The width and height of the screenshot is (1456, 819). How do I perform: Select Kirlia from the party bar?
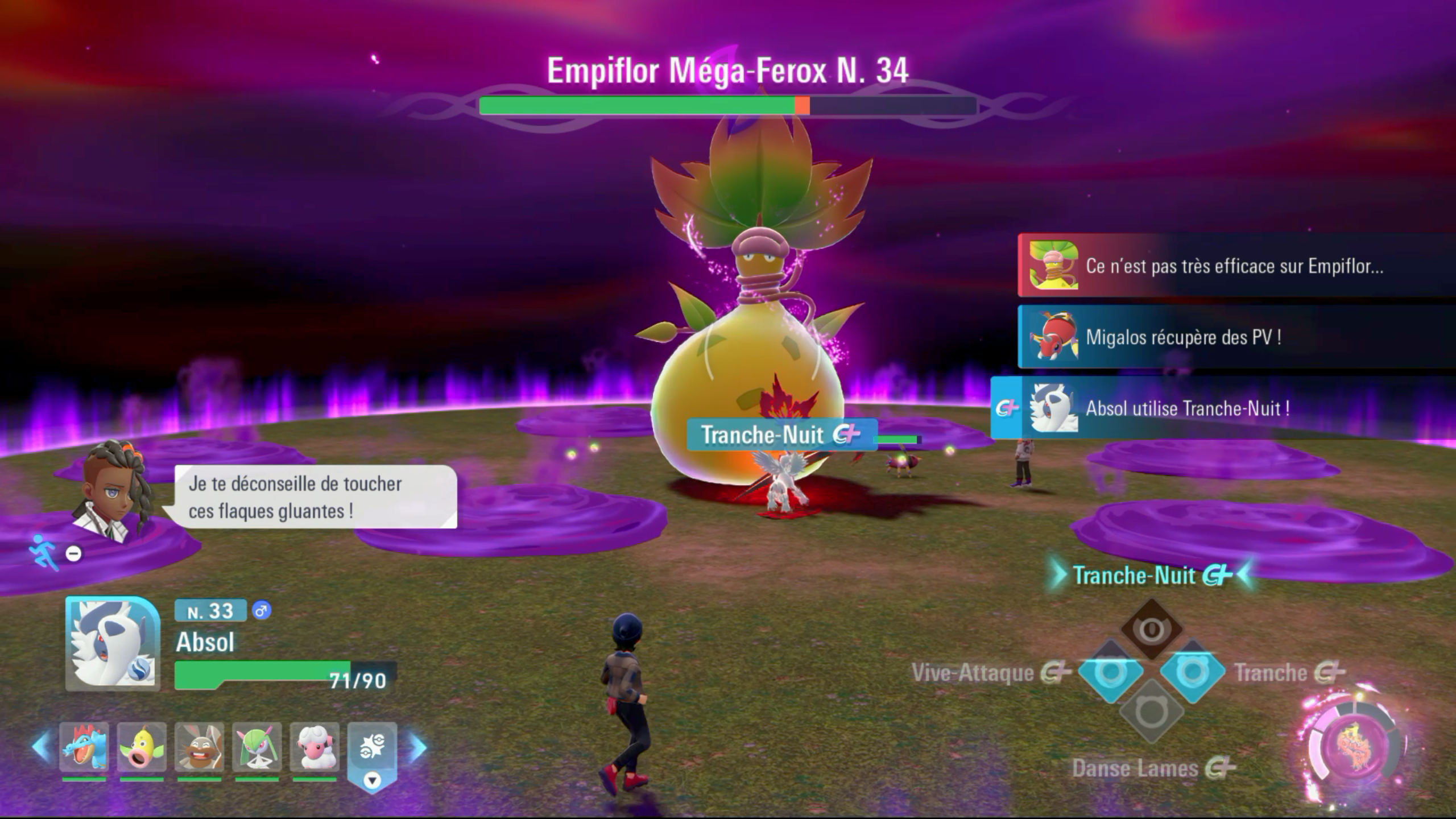(x=257, y=747)
